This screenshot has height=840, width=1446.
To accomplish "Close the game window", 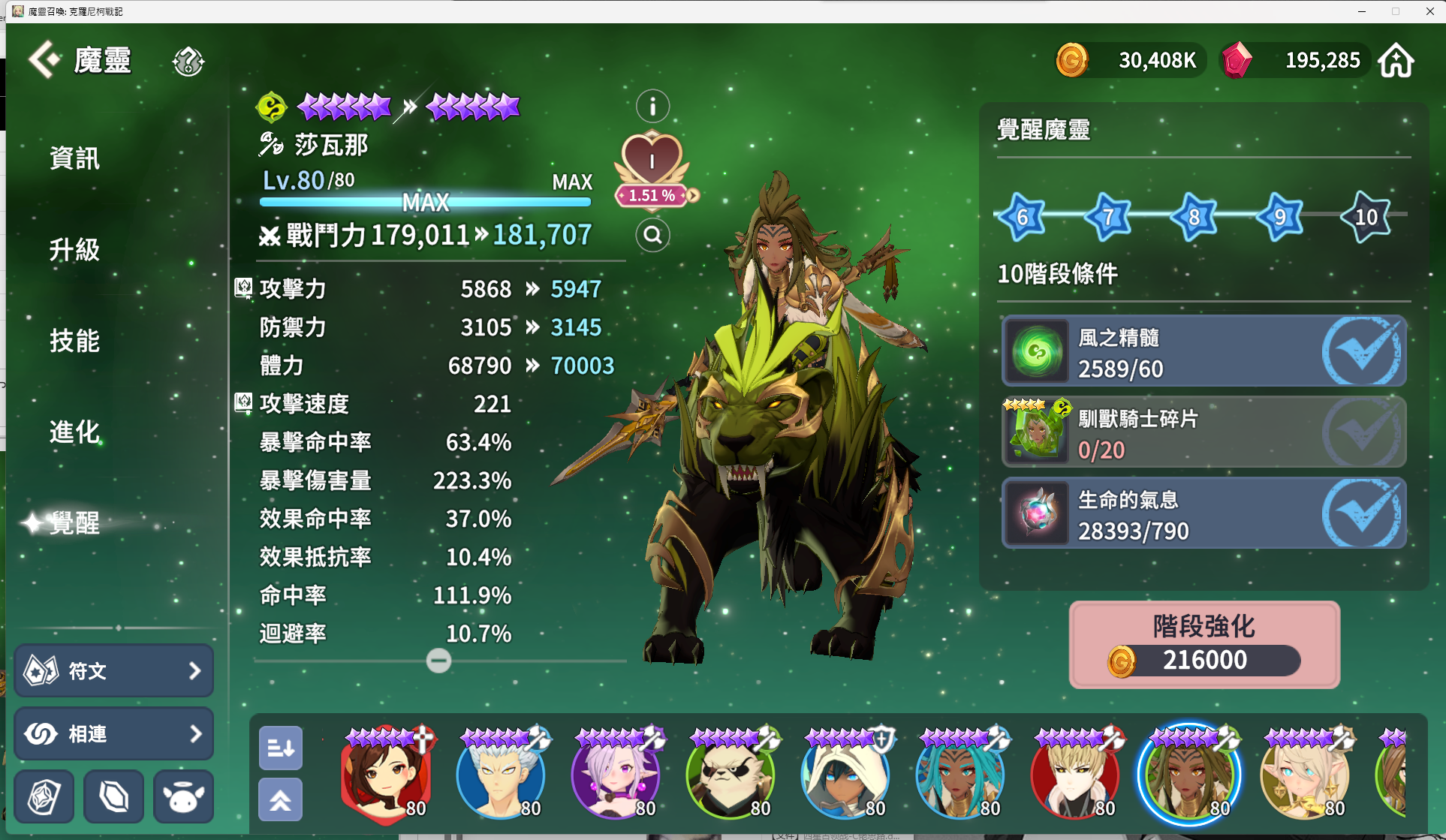I will pos(1429,11).
